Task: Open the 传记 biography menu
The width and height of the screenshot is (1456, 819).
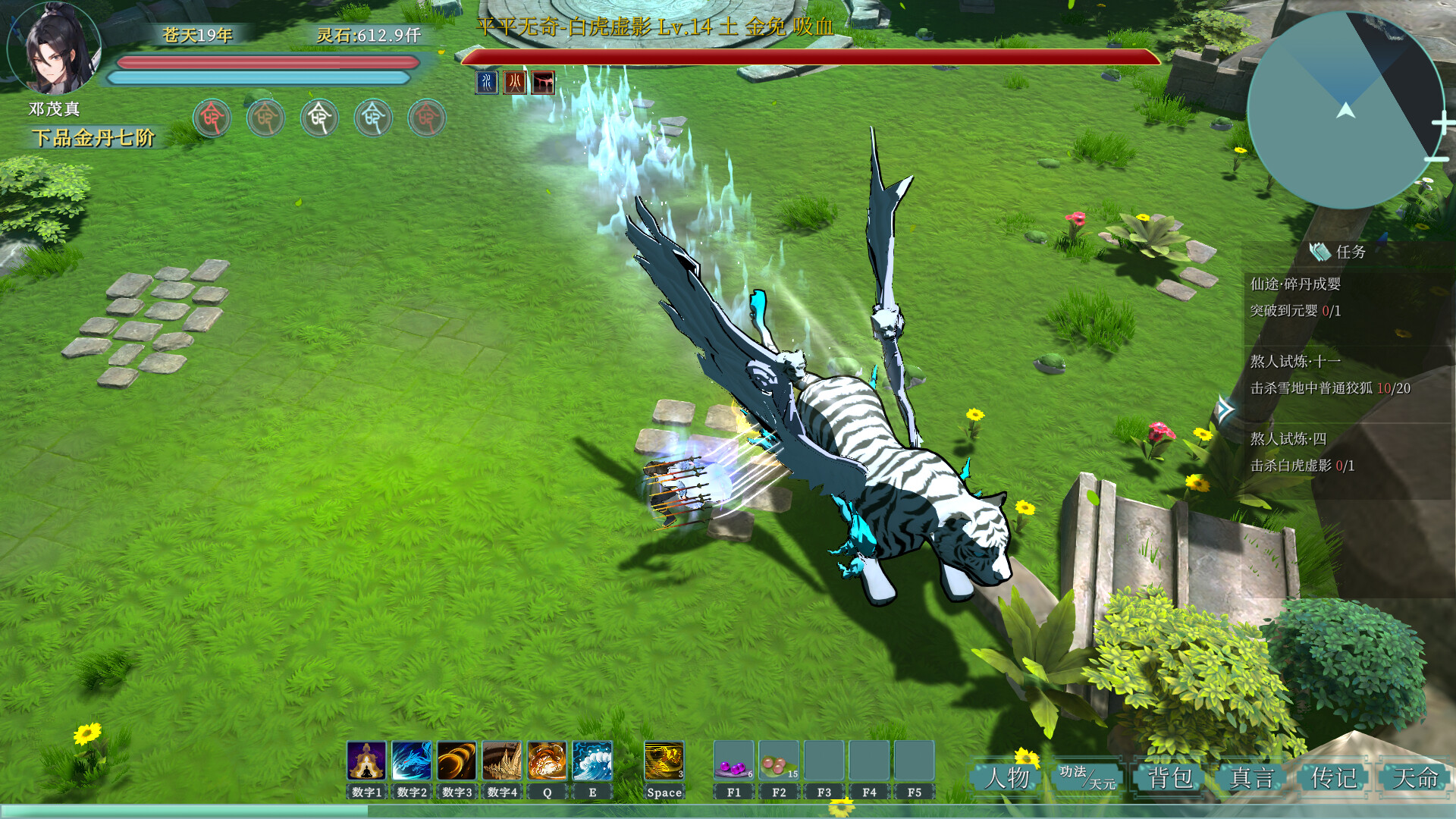Action: pos(1334,778)
